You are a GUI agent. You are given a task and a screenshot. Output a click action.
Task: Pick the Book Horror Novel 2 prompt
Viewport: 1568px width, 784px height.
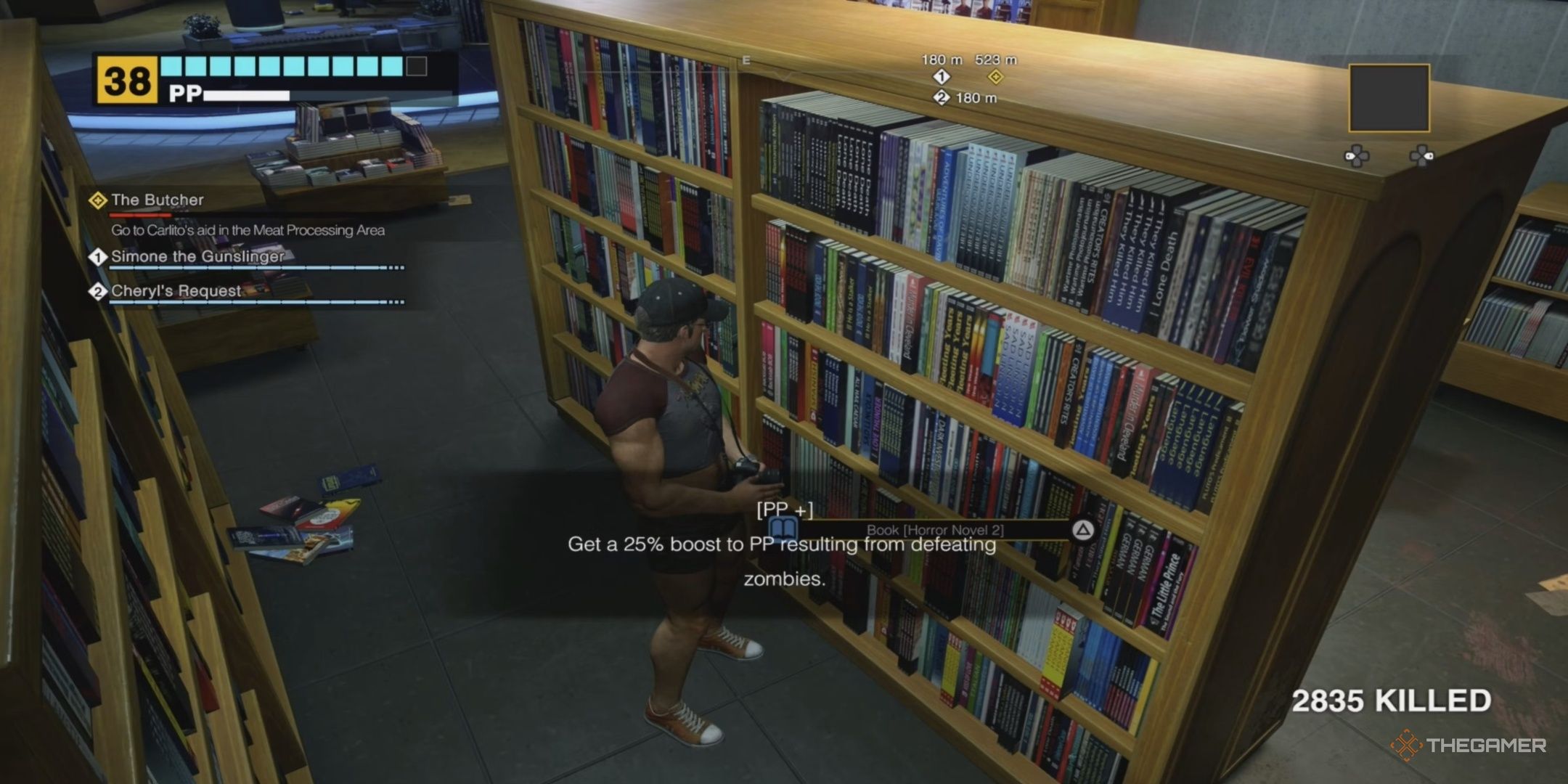tap(934, 531)
